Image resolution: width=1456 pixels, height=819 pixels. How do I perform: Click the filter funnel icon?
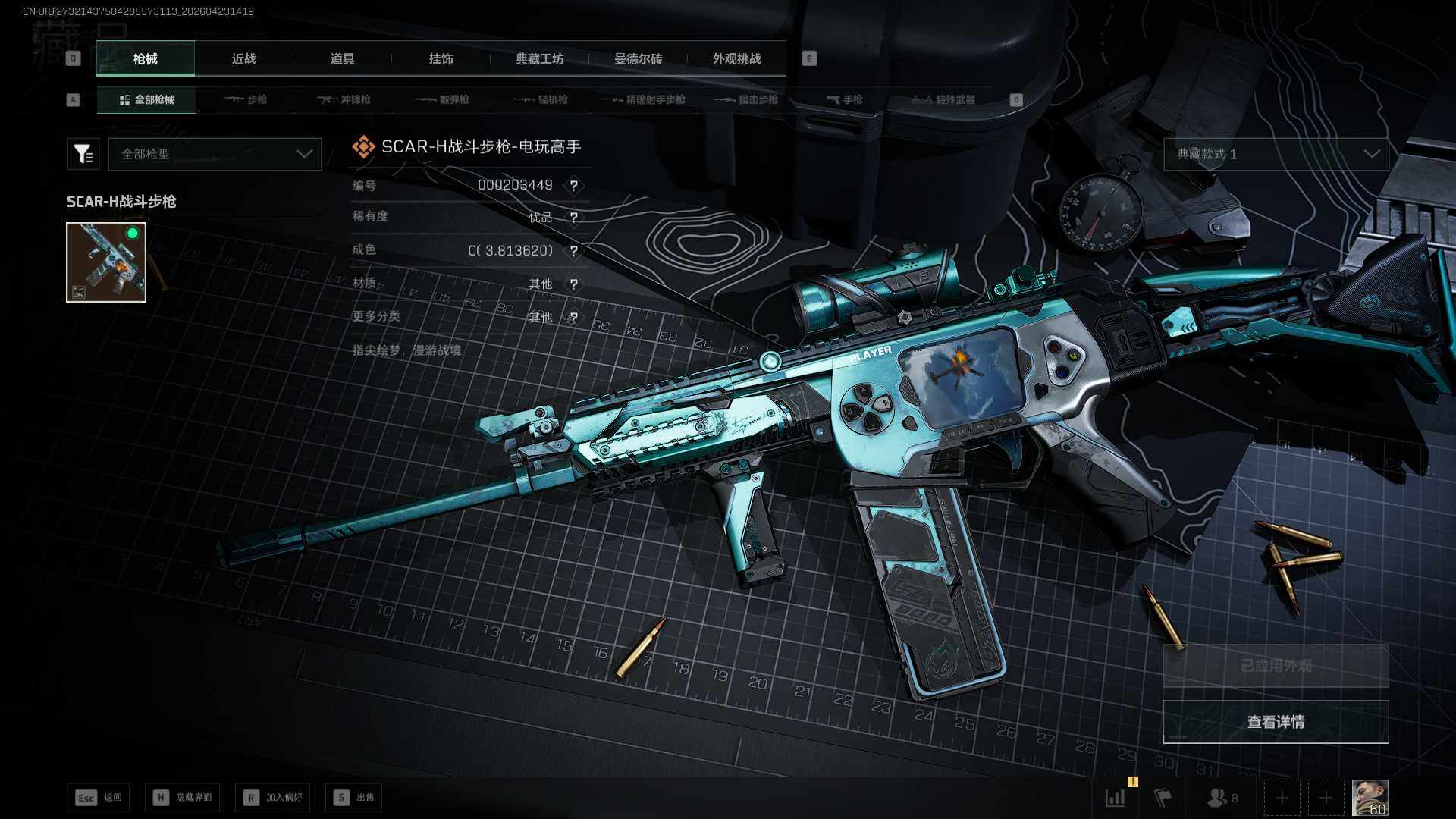(x=83, y=154)
